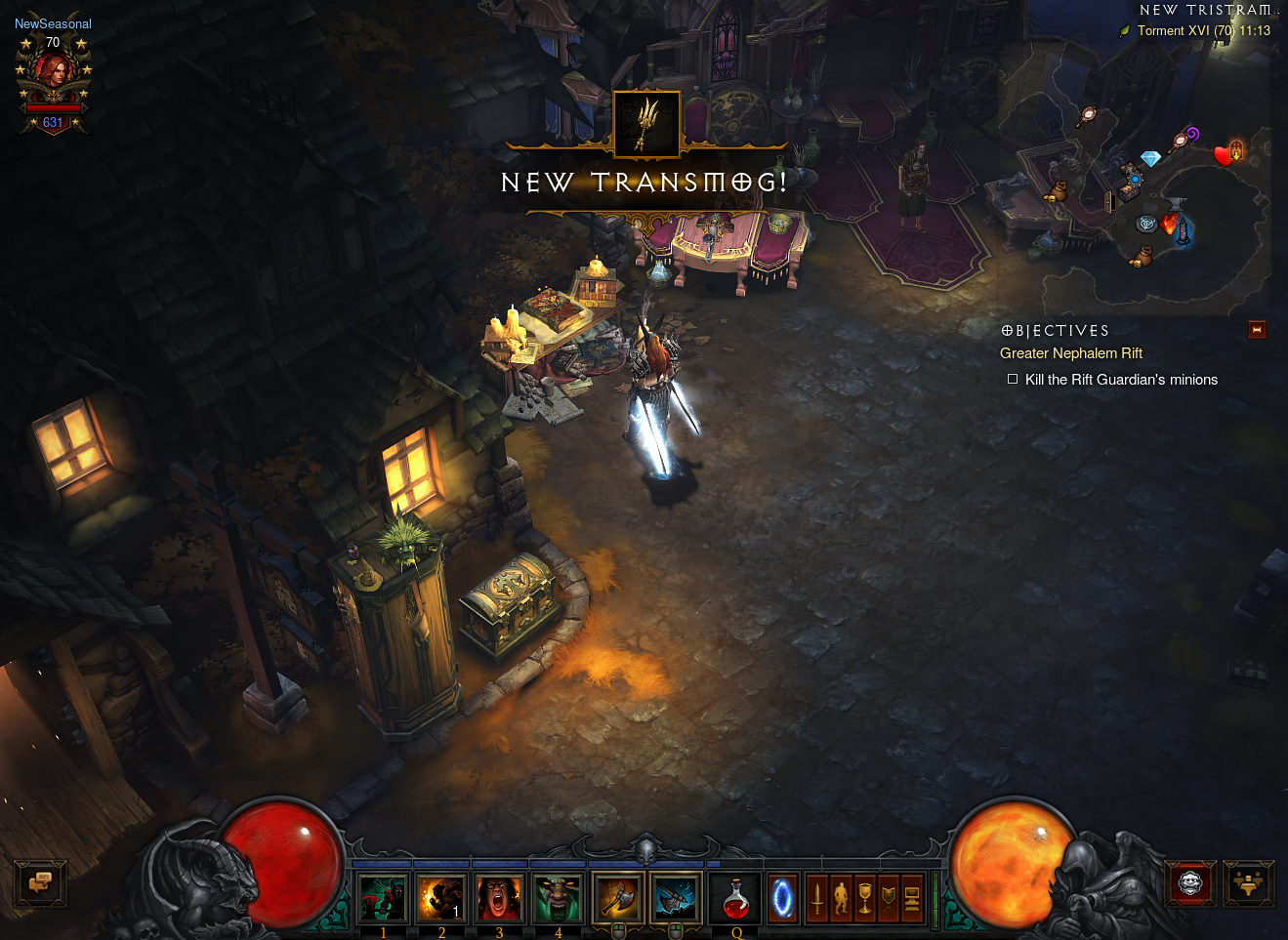
Task: Click the red helmet social button
Action: (1191, 884)
